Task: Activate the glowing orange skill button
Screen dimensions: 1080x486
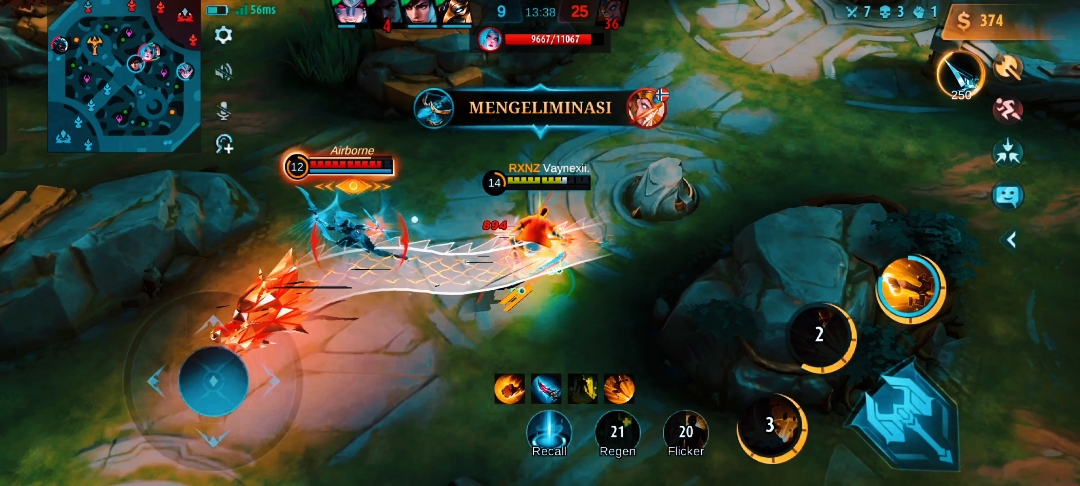Action: pos(909,288)
